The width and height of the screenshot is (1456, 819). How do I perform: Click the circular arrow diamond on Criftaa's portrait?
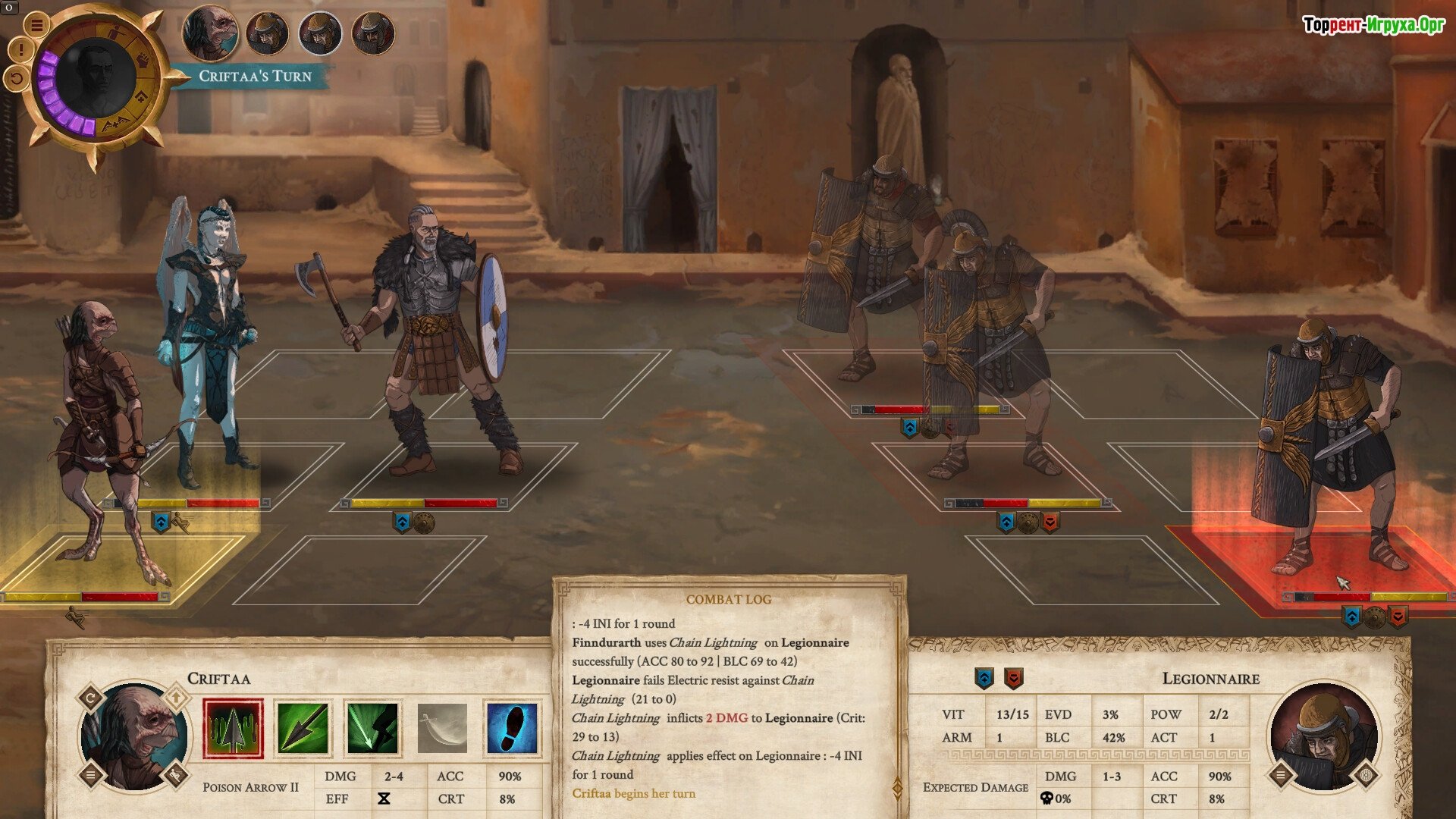coord(91,698)
